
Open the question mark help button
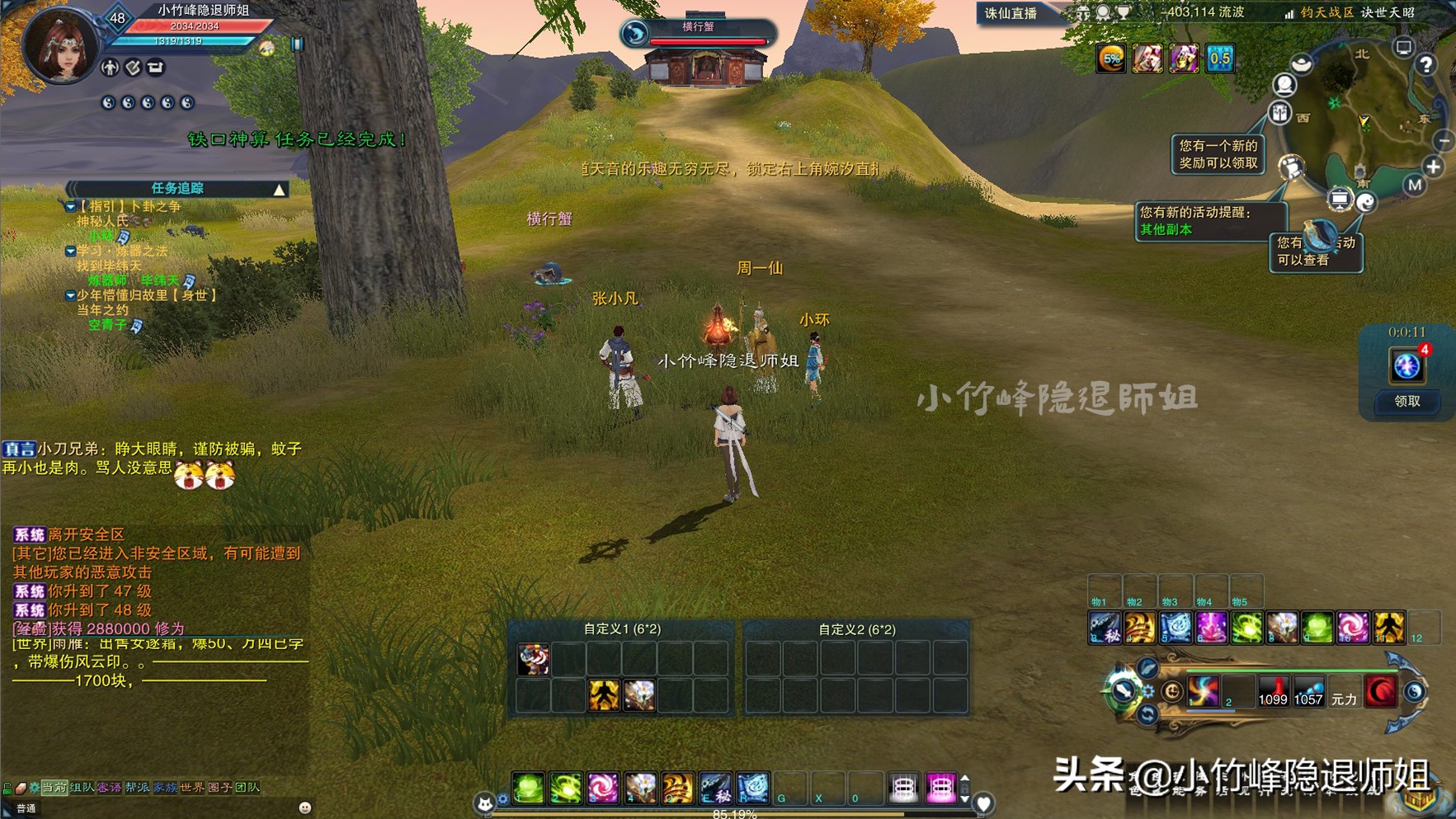pos(1425,65)
